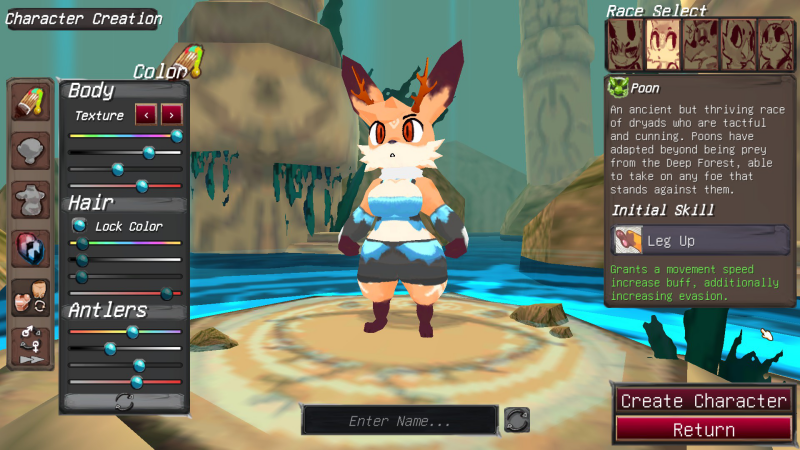The image size is (800, 450).
Task: Switch to next body texture
Action: point(172,115)
